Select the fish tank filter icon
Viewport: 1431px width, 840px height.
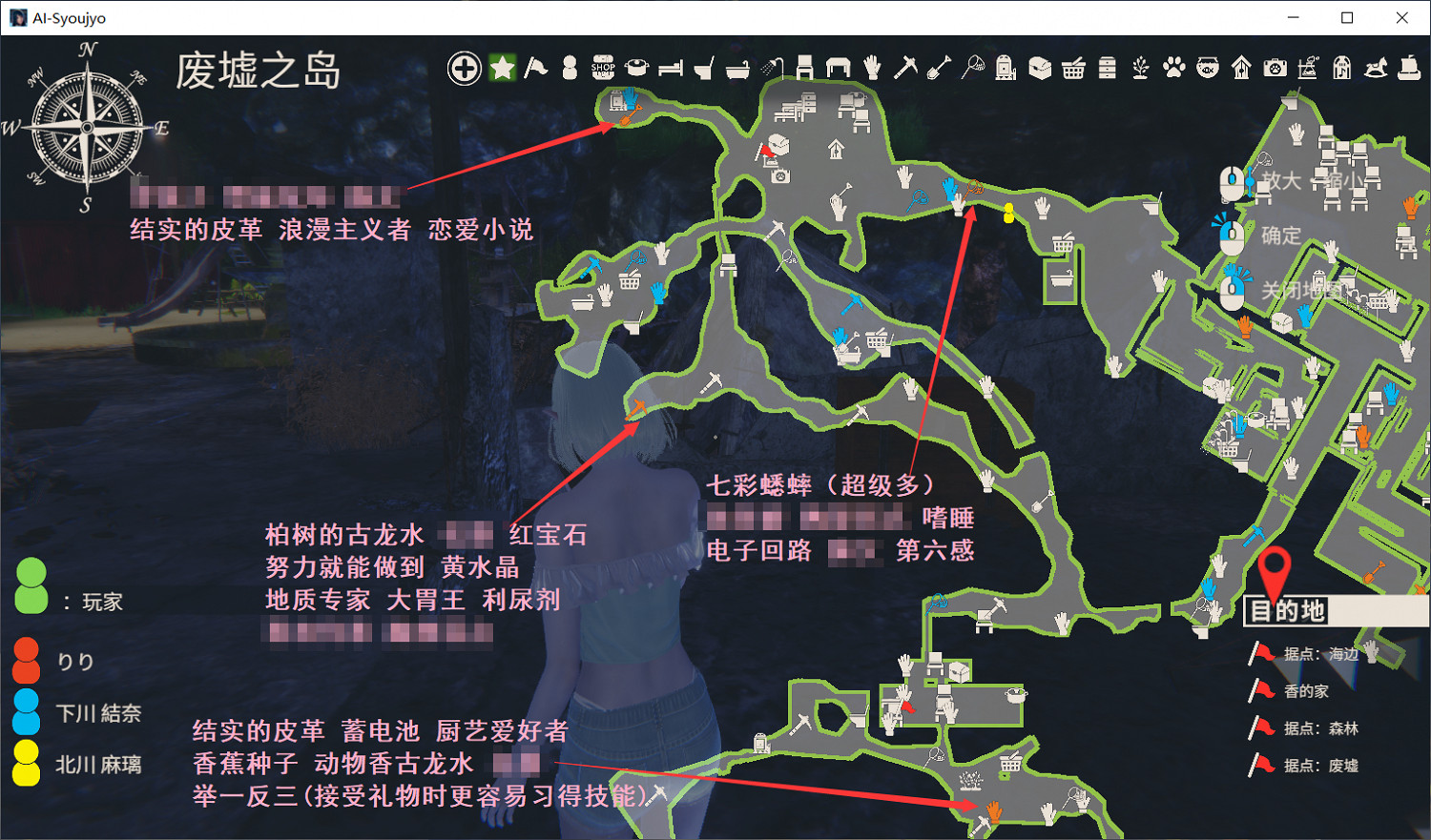click(1207, 67)
